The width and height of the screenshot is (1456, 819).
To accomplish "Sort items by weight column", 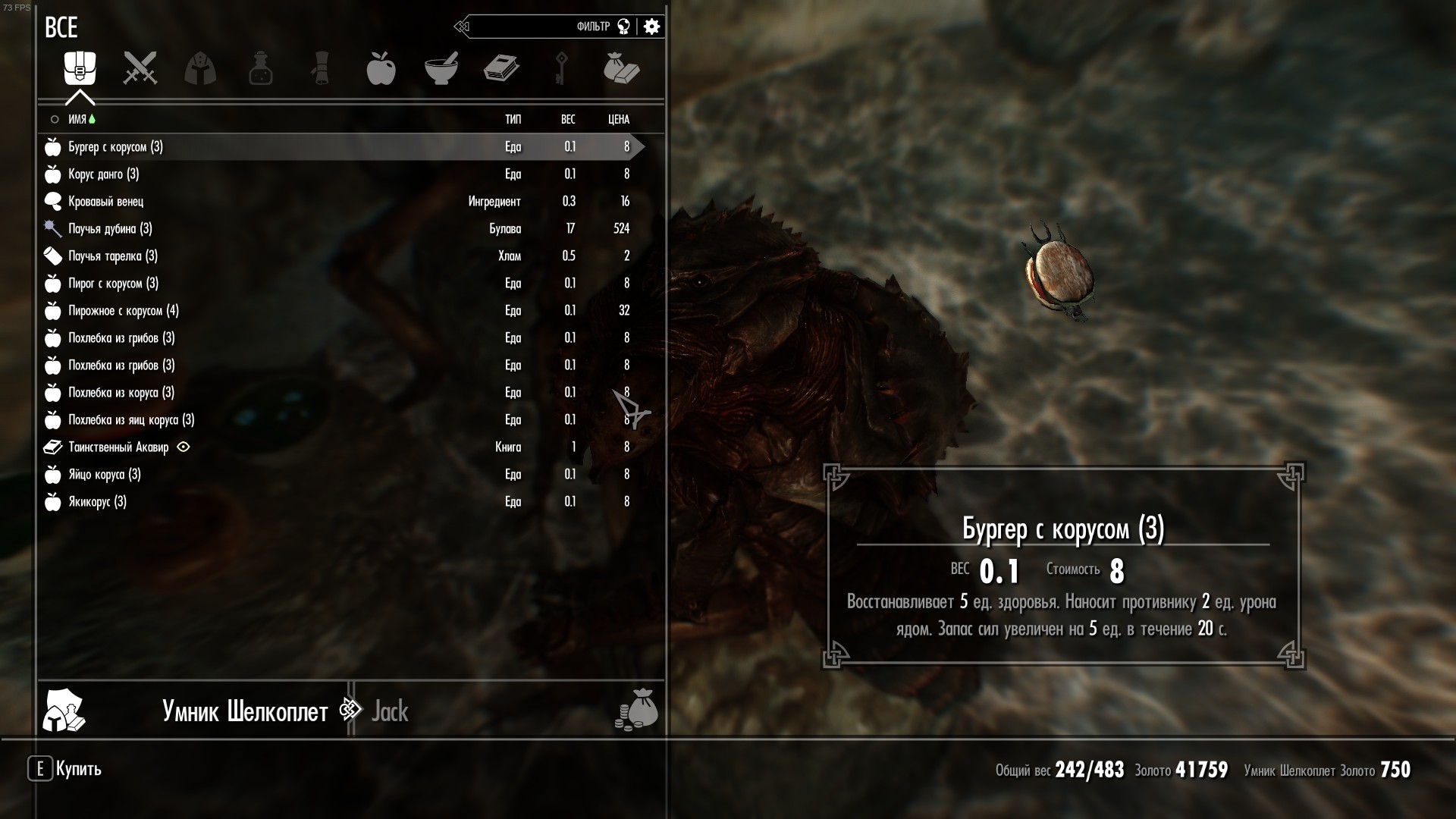I will coord(567,119).
